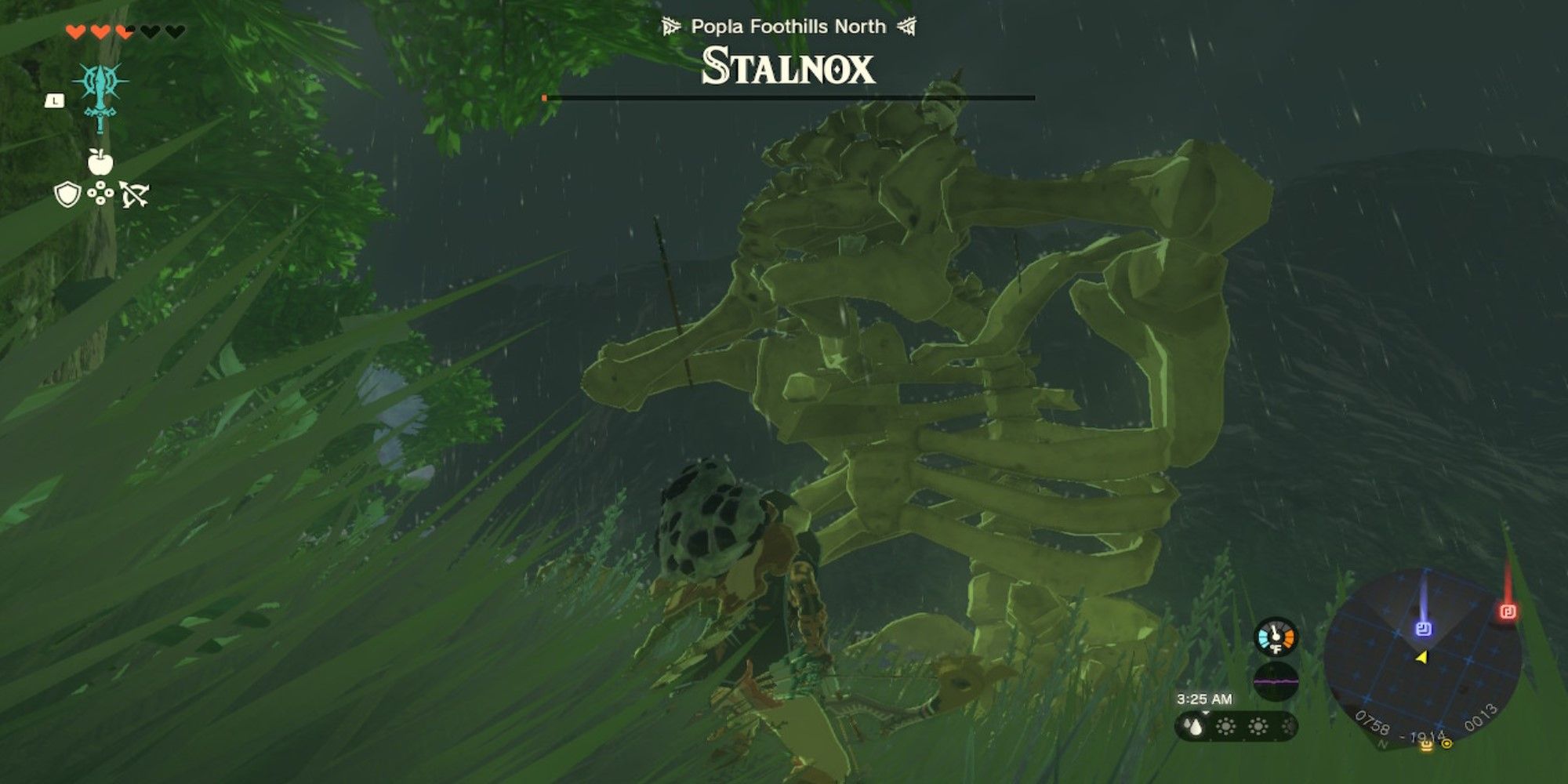The height and width of the screenshot is (784, 1568).
Task: Click the 3:25 AM time display
Action: 1206,699
